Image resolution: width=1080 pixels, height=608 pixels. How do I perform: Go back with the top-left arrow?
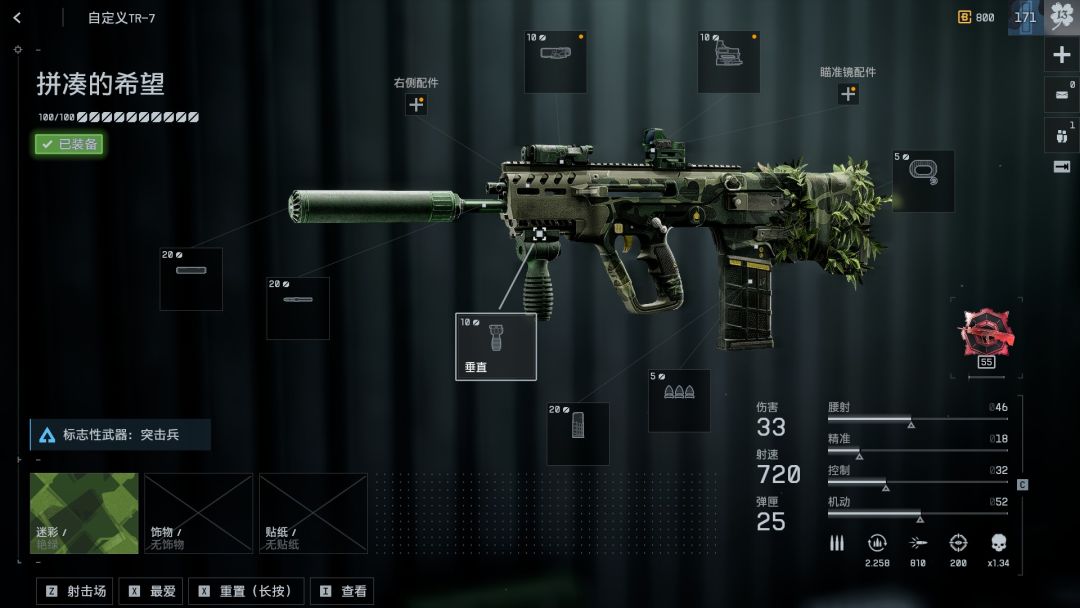coord(17,18)
